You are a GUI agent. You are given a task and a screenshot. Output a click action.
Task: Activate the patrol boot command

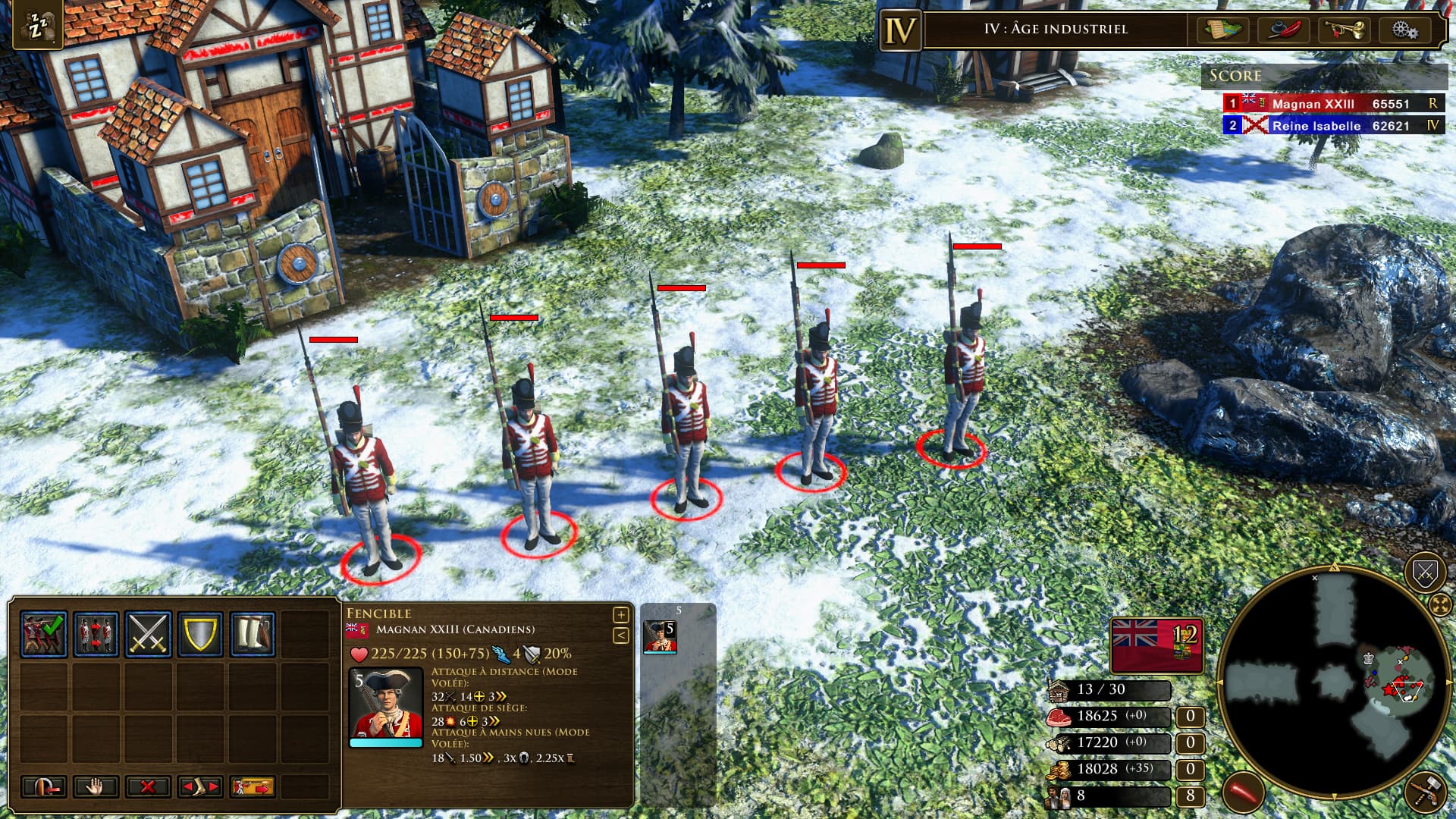click(x=200, y=787)
